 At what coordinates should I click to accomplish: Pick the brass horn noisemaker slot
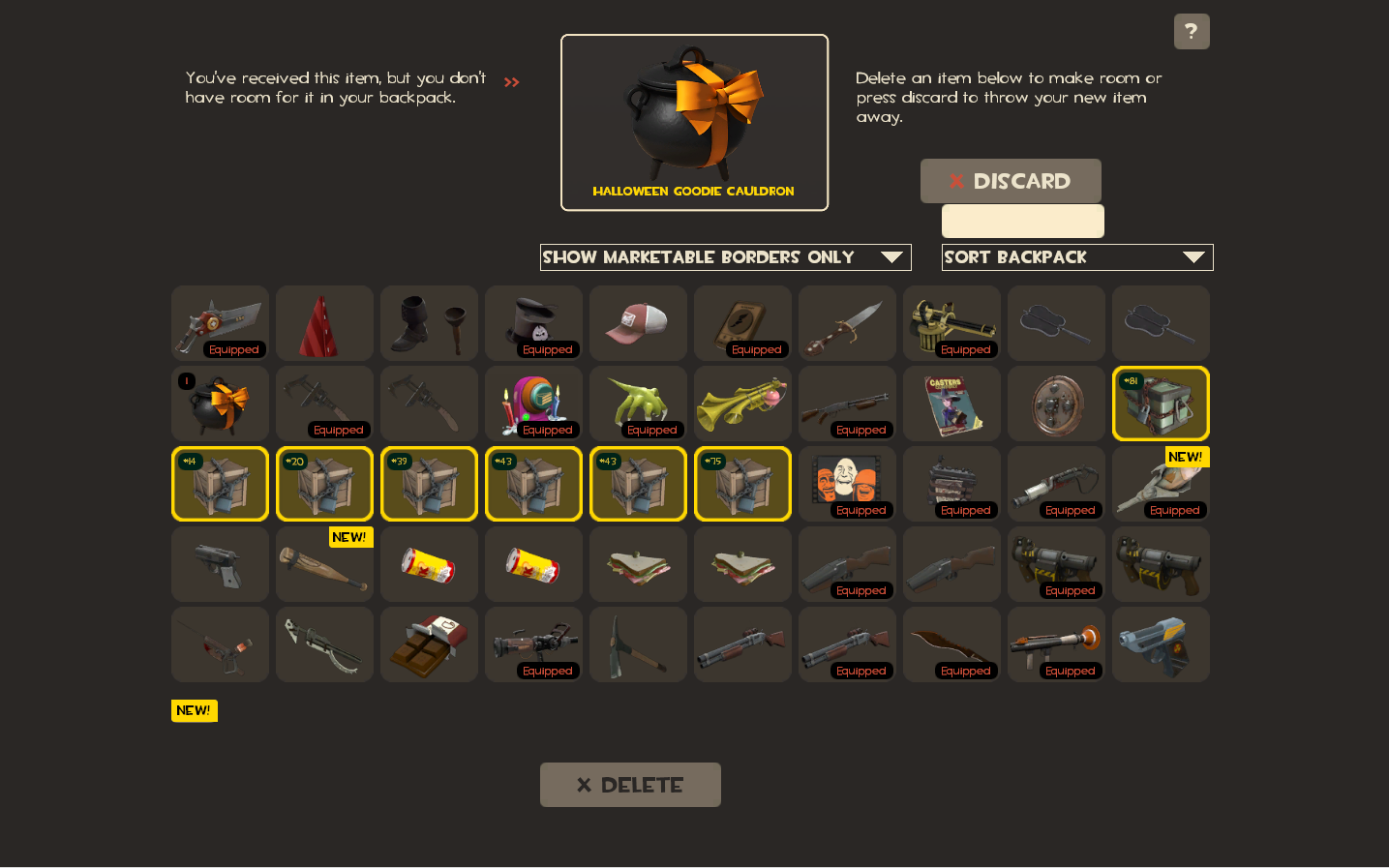click(742, 404)
